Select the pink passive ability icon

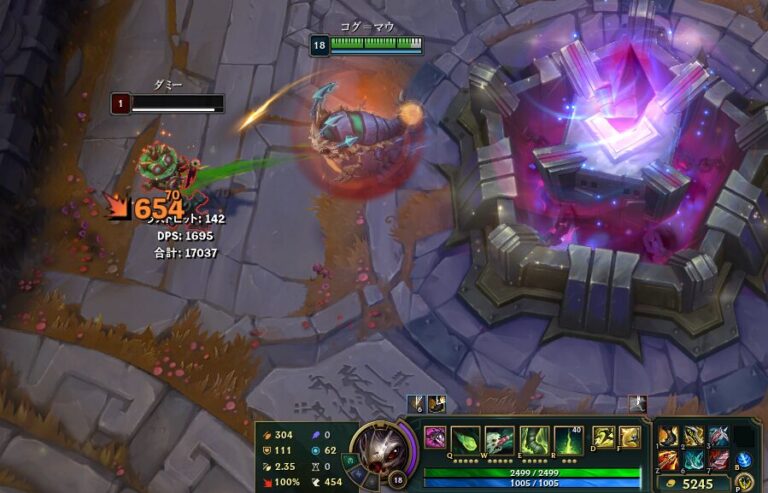click(x=436, y=437)
